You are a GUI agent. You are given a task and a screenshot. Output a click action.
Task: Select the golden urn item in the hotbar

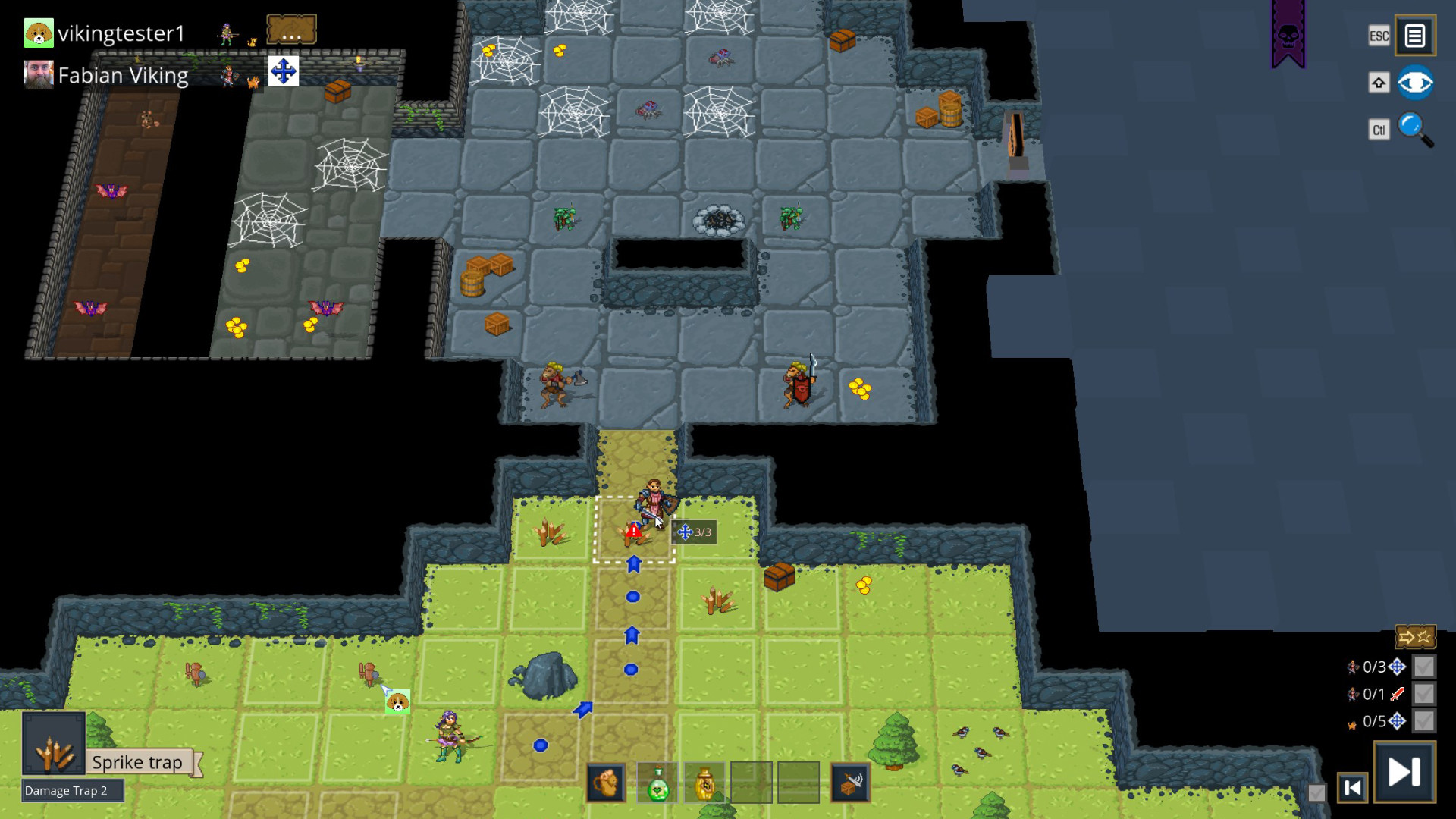(704, 782)
